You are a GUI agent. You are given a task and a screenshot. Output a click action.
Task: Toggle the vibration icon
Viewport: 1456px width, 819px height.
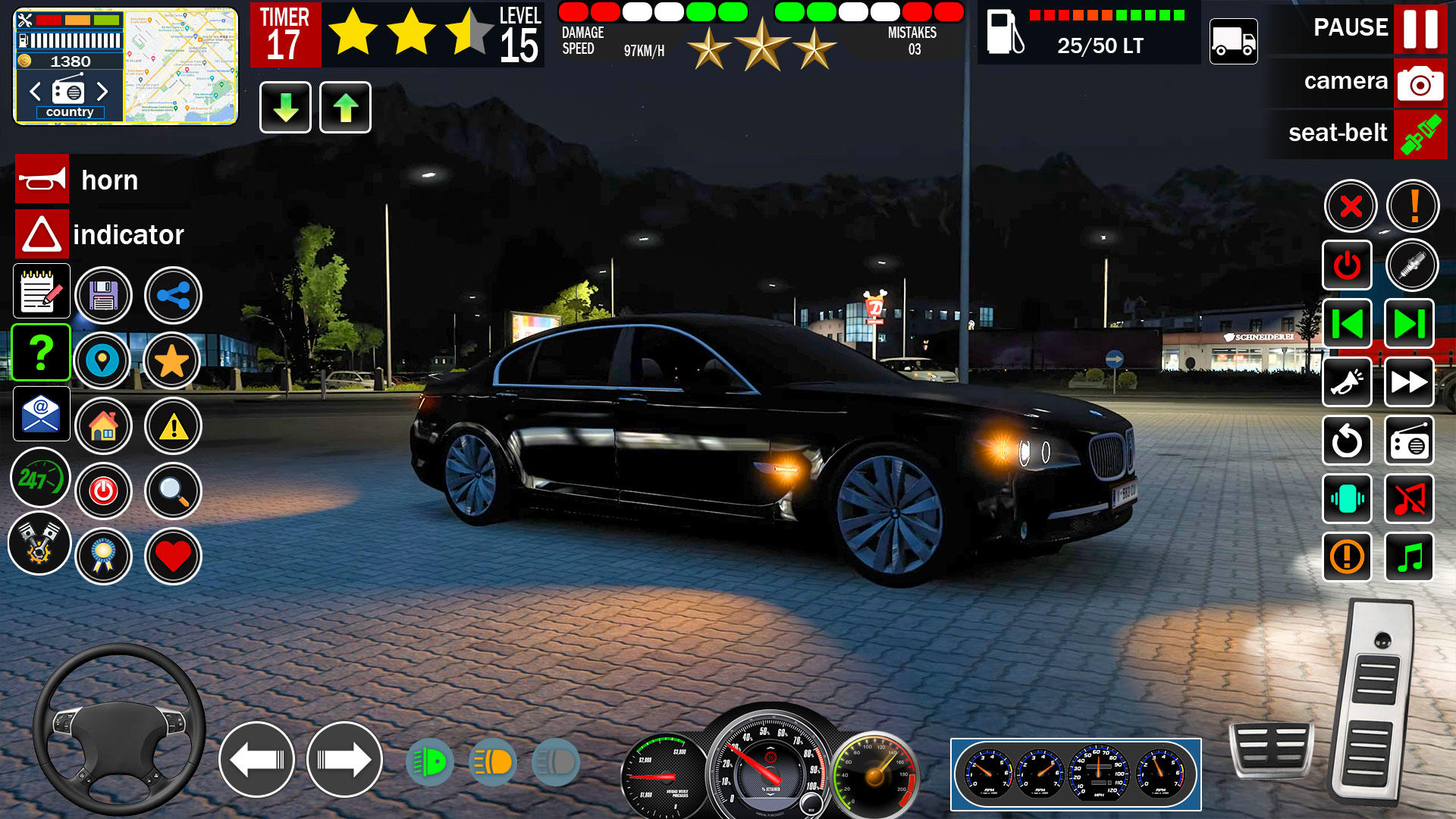[1347, 499]
